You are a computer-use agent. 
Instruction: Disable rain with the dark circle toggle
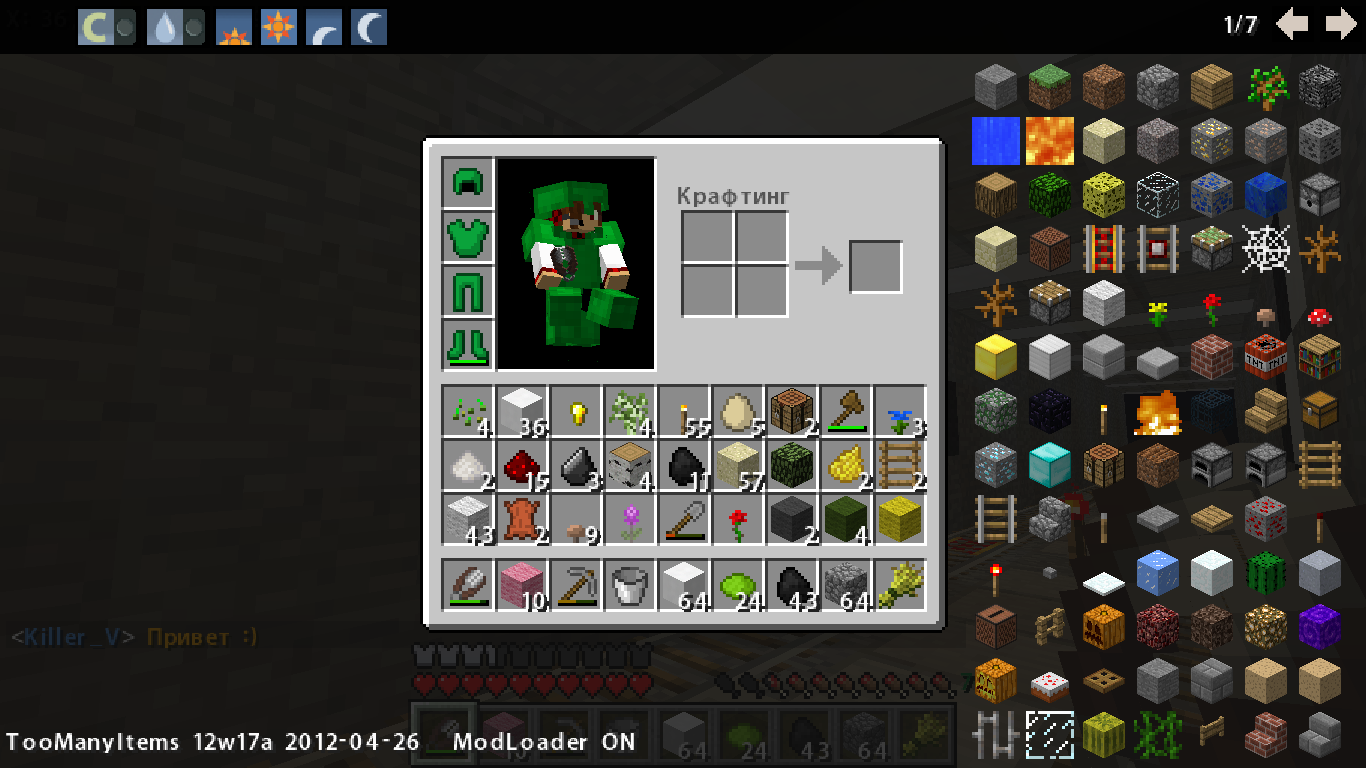(193, 26)
